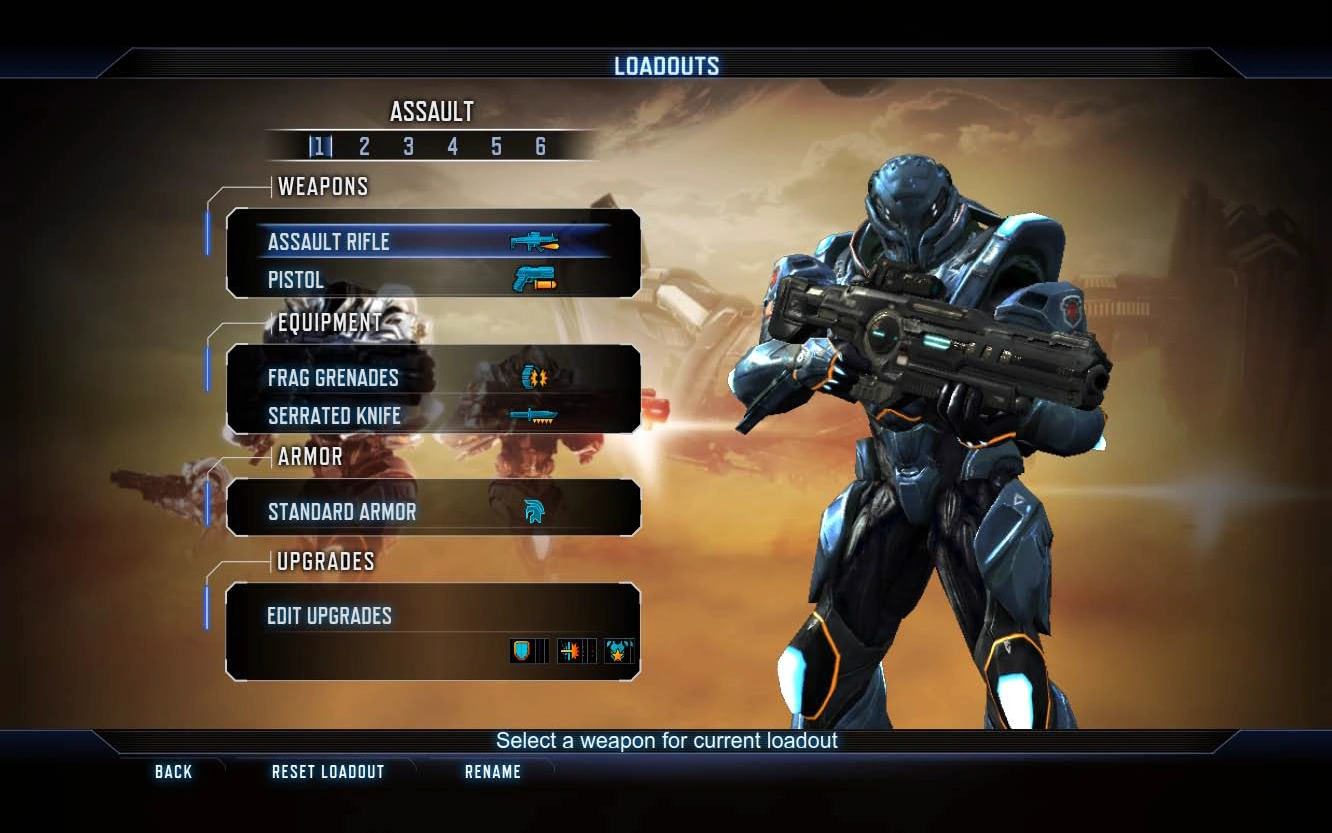Click the Standard Armor helmet icon
This screenshot has height=833, width=1332.
[534, 510]
